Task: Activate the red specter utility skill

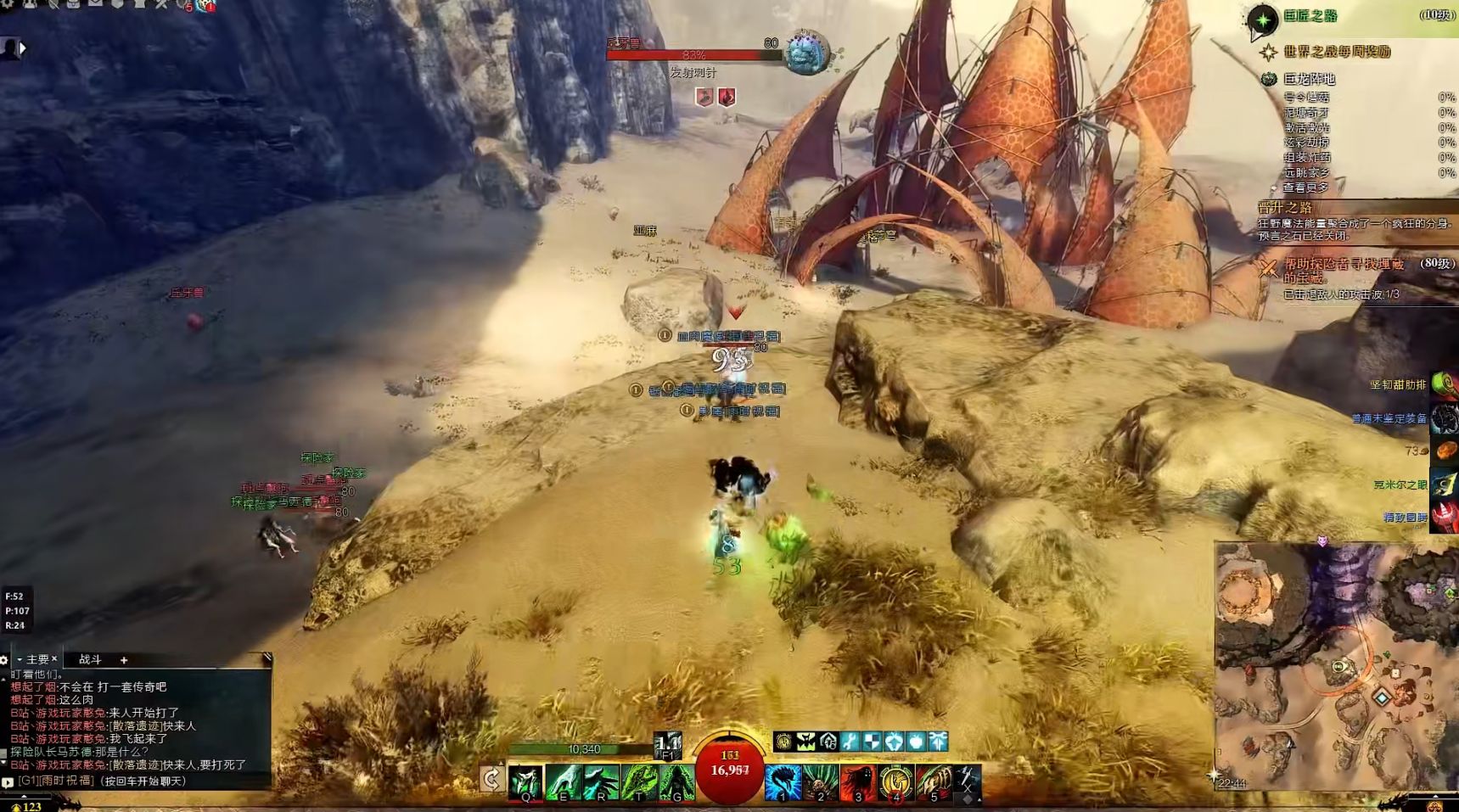Action: coord(858,781)
